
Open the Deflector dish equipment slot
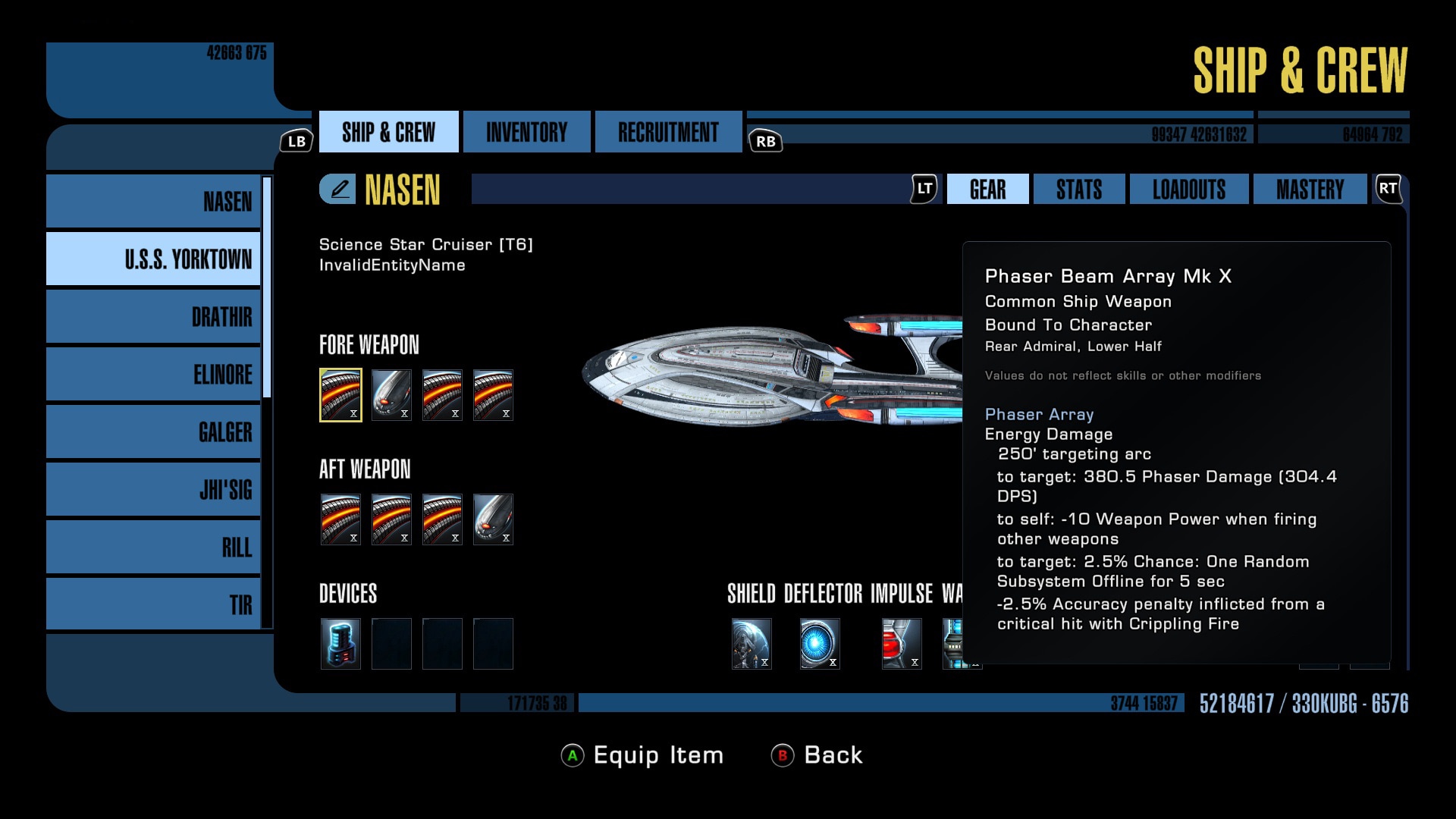(820, 643)
